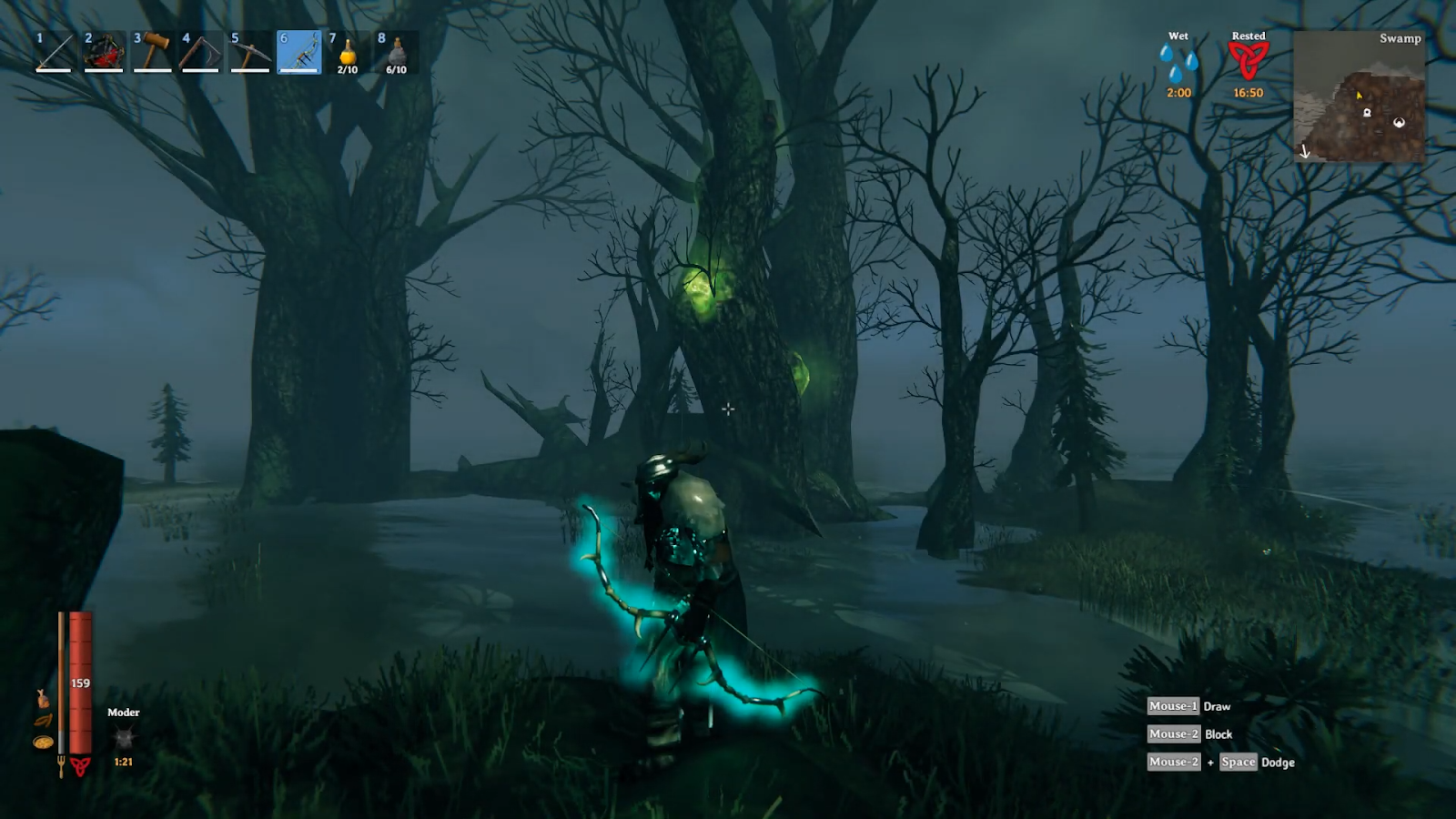The image size is (1456, 819).
Task: Equip the pickaxe from the hotbar
Action: tap(250, 53)
